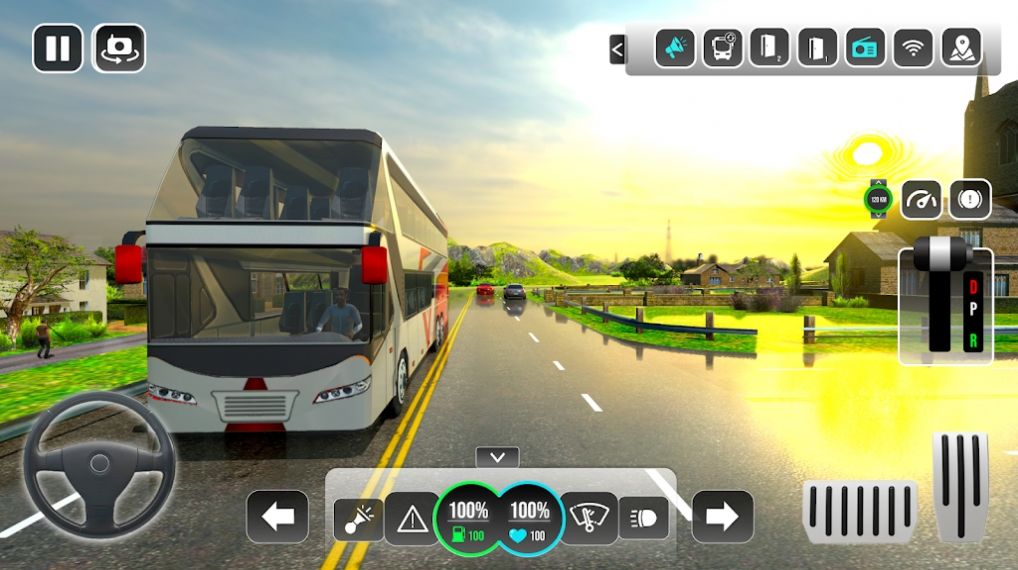1018x570 pixels.
Task: Open door number 1
Action: point(817,48)
